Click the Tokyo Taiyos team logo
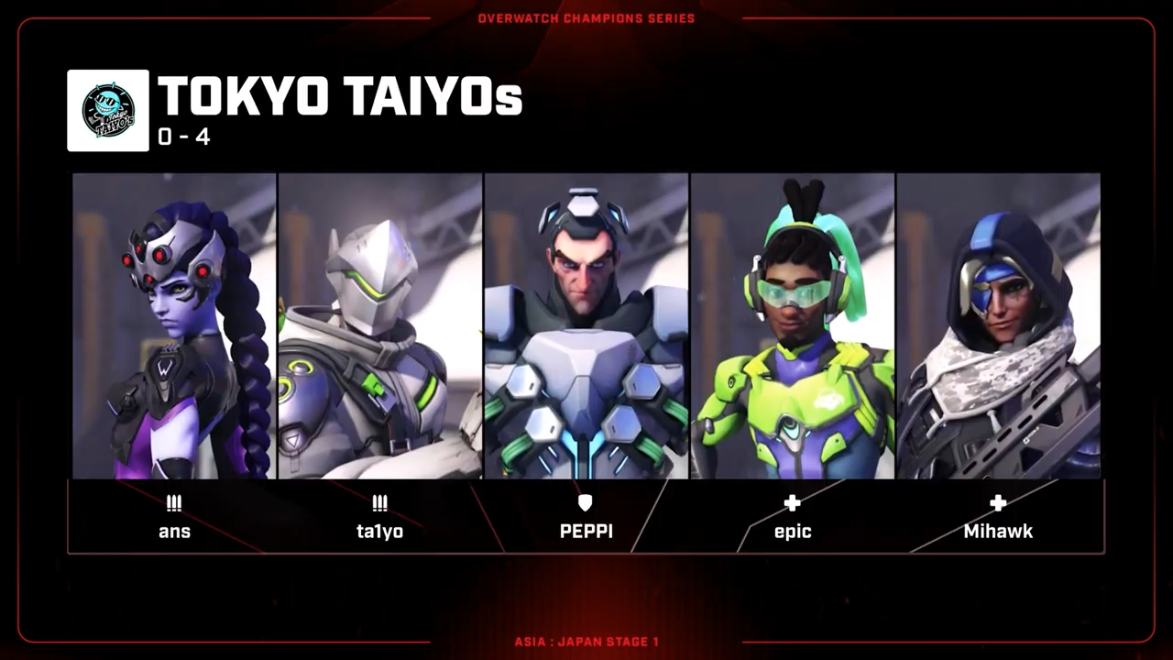 click(x=108, y=111)
